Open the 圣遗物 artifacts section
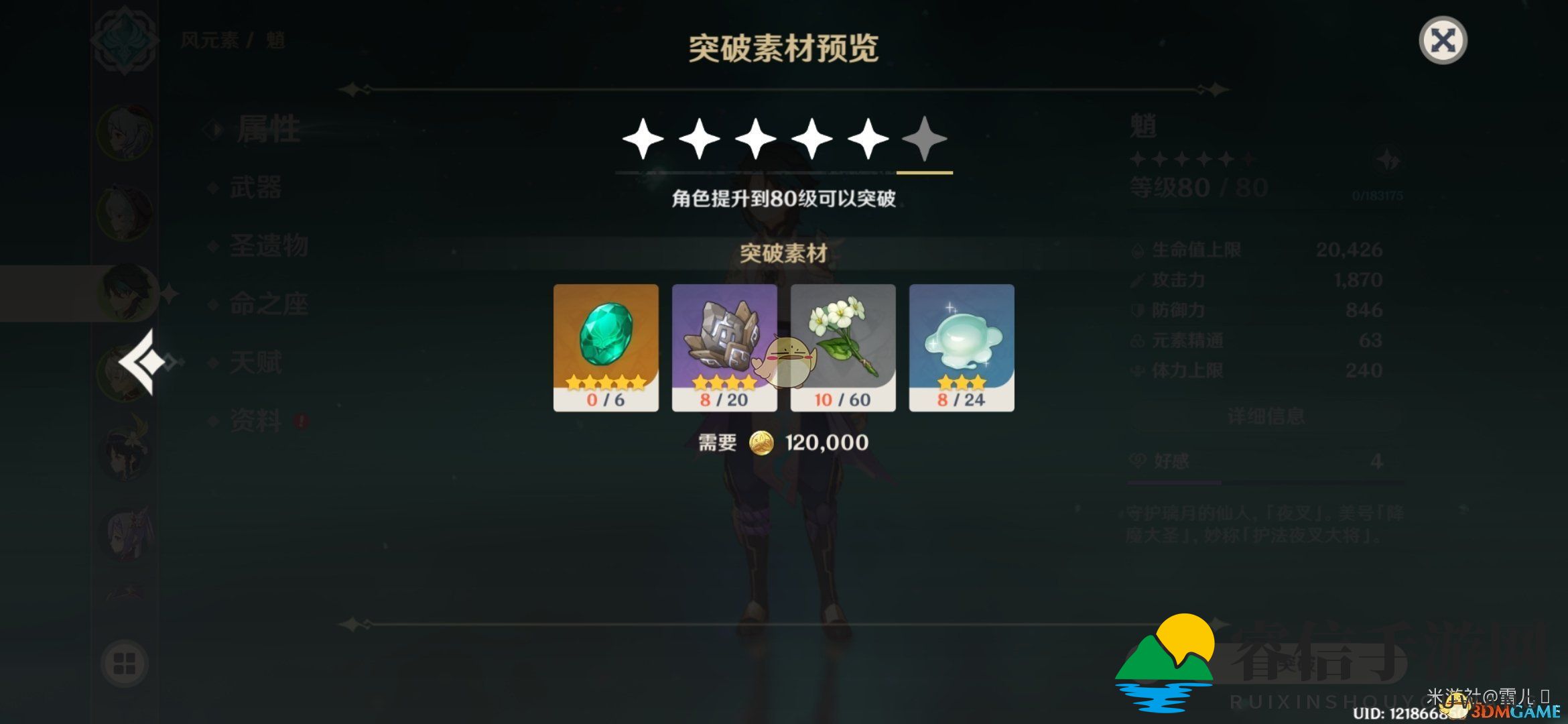The image size is (1568, 724). [x=268, y=247]
